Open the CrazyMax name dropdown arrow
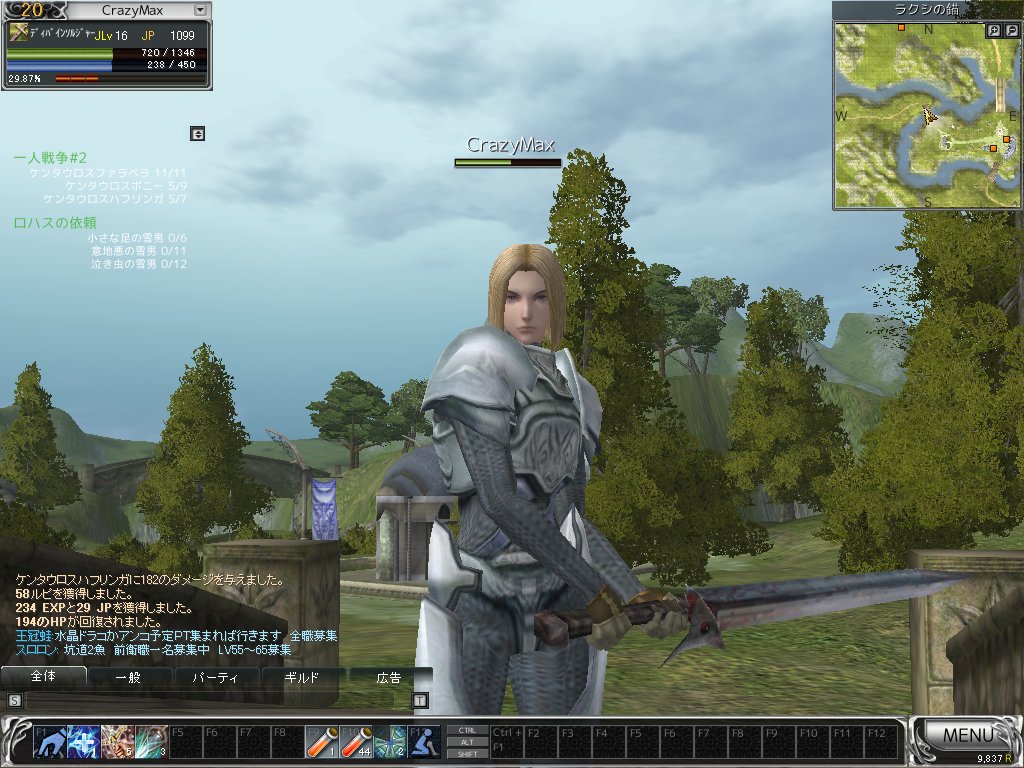Screen dimensions: 1024x768 click(x=199, y=10)
